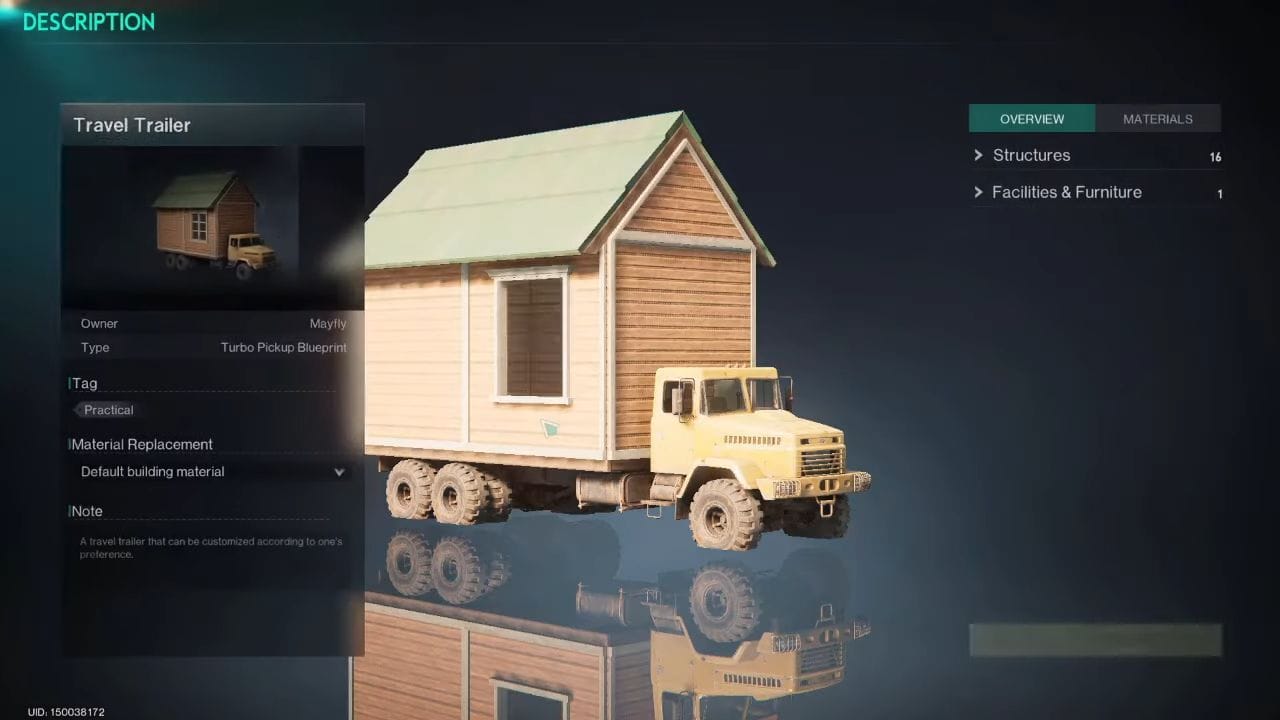Click the Facilities & Furniture count showing 1

coord(1219,194)
